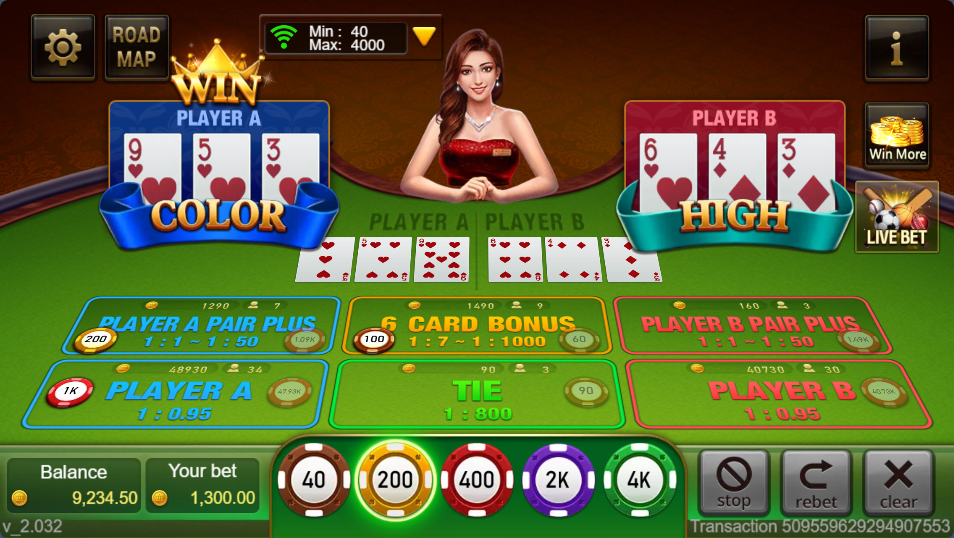Select the green 4K chip

click(640, 480)
